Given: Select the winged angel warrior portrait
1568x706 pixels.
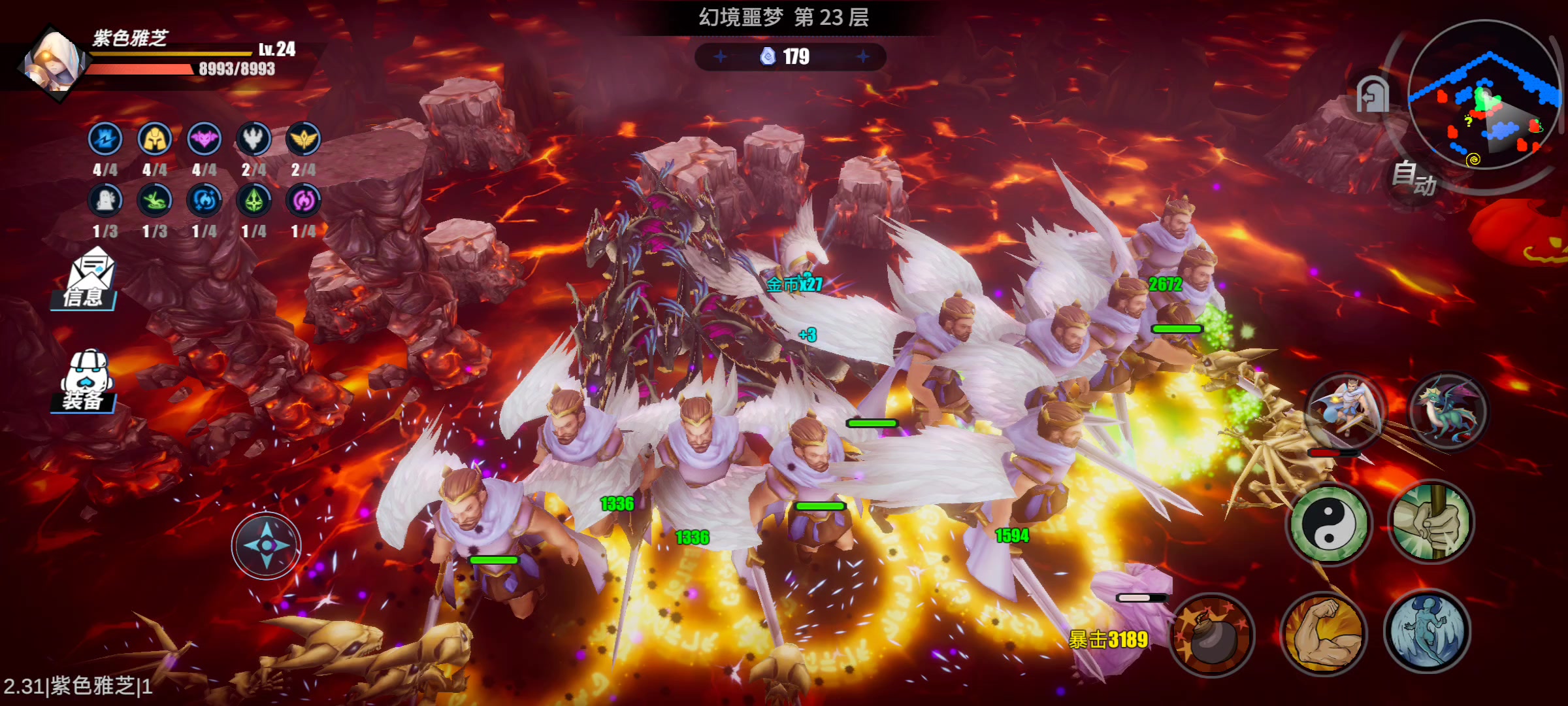Looking at the screenshot, I should pyautogui.click(x=1345, y=409).
